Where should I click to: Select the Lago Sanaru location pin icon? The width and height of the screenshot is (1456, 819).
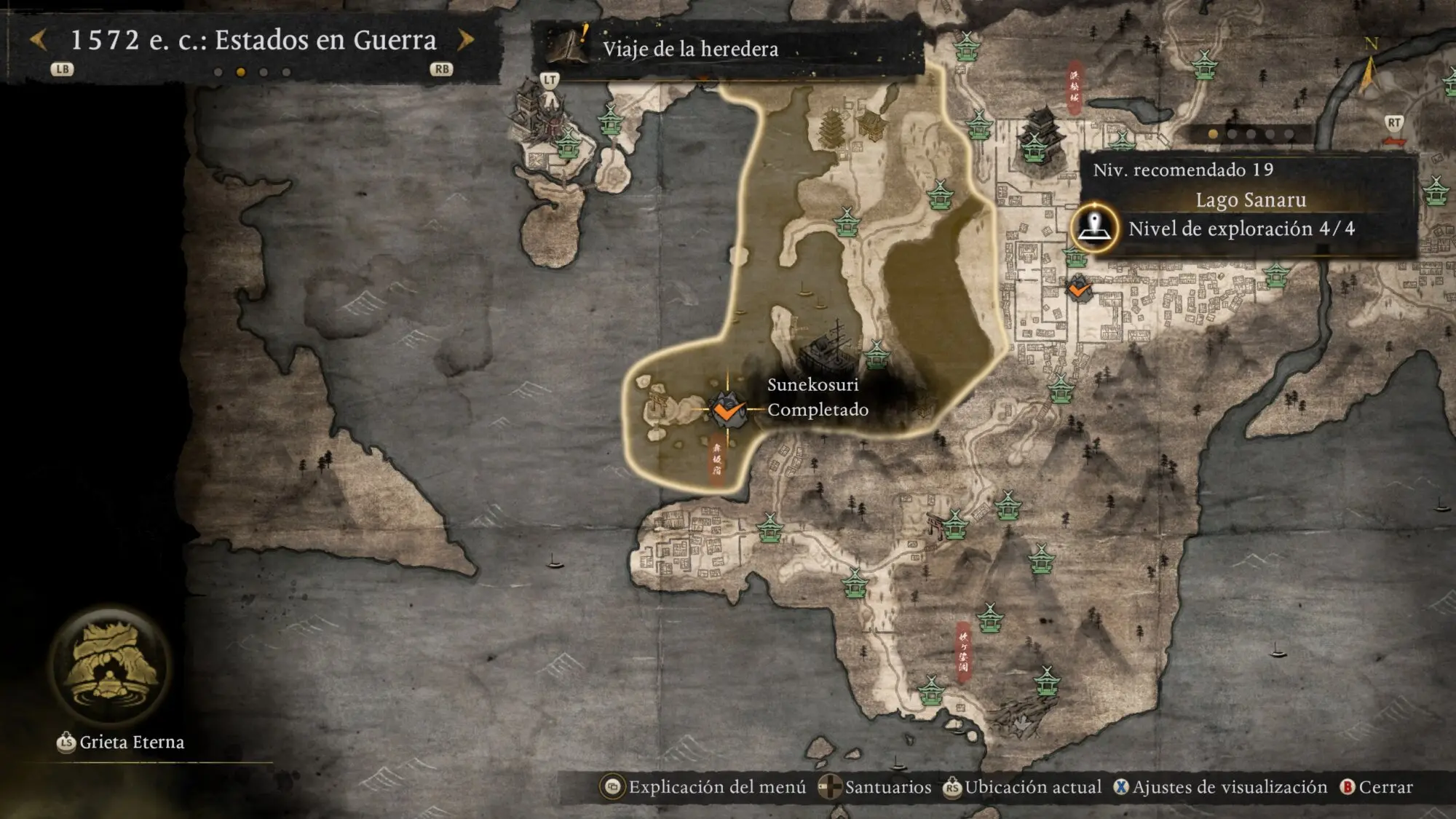[x=1094, y=227]
